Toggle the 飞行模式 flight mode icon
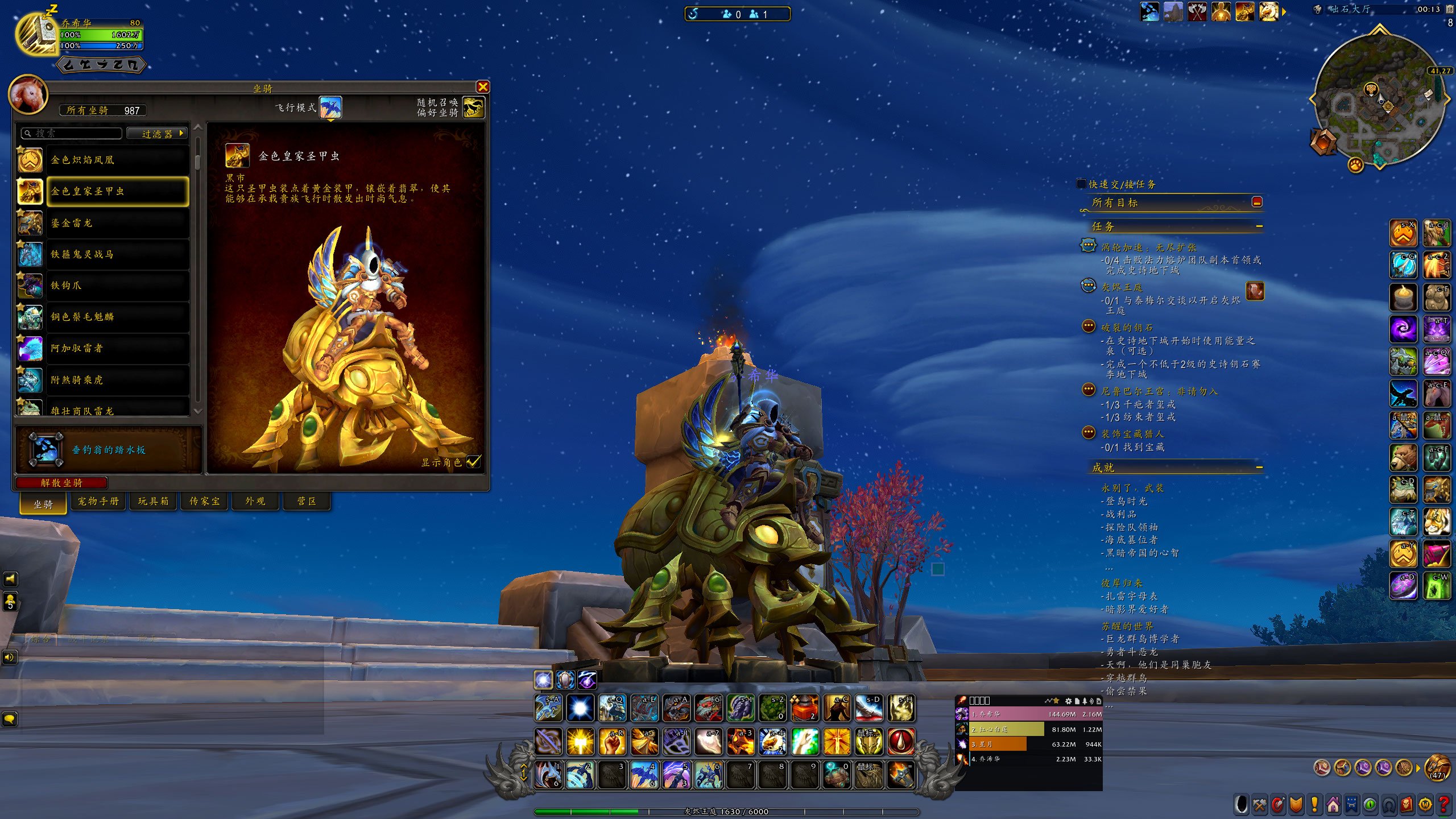This screenshot has height=819, width=1456. [x=330, y=107]
